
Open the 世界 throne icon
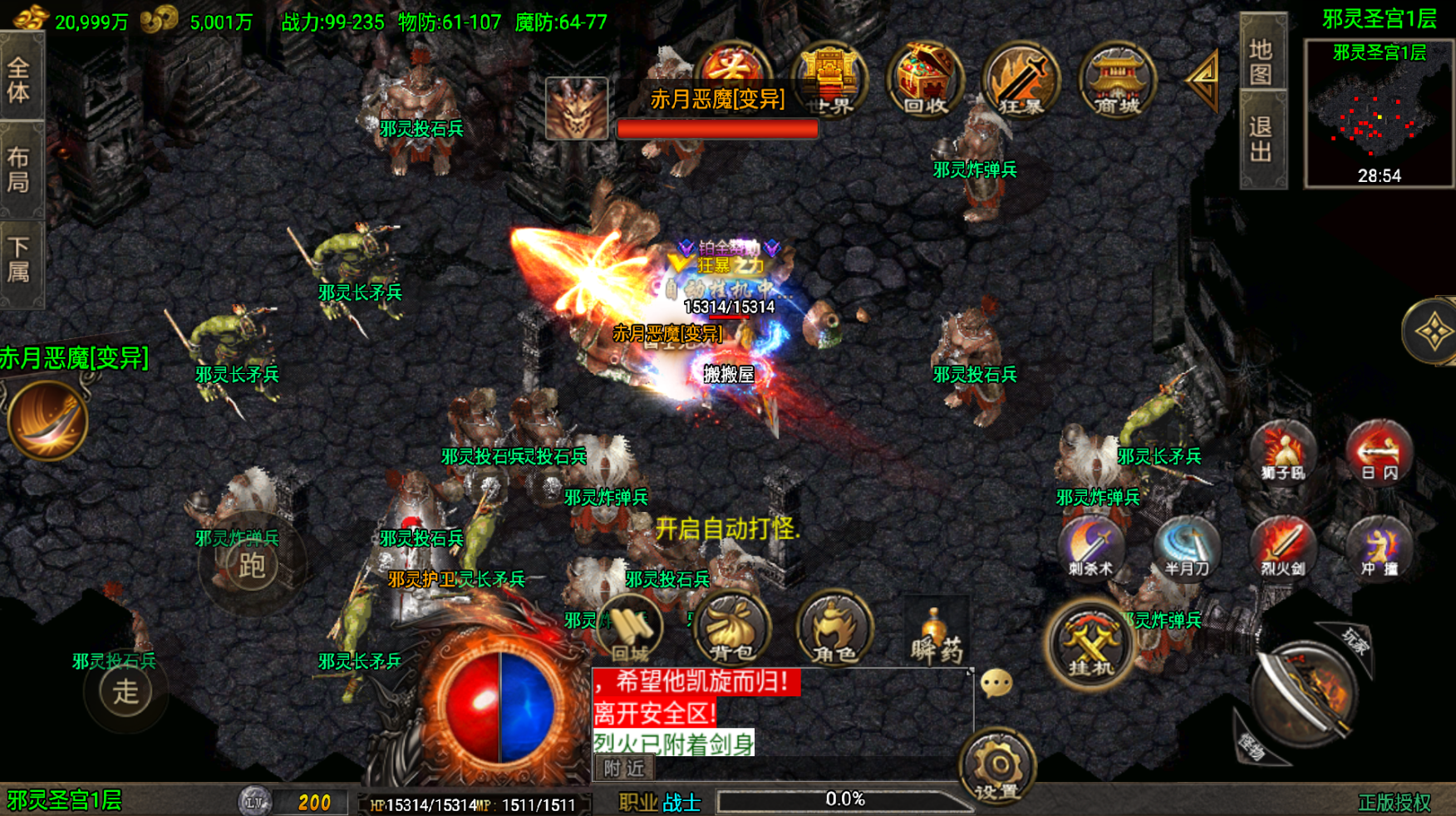pos(829,80)
